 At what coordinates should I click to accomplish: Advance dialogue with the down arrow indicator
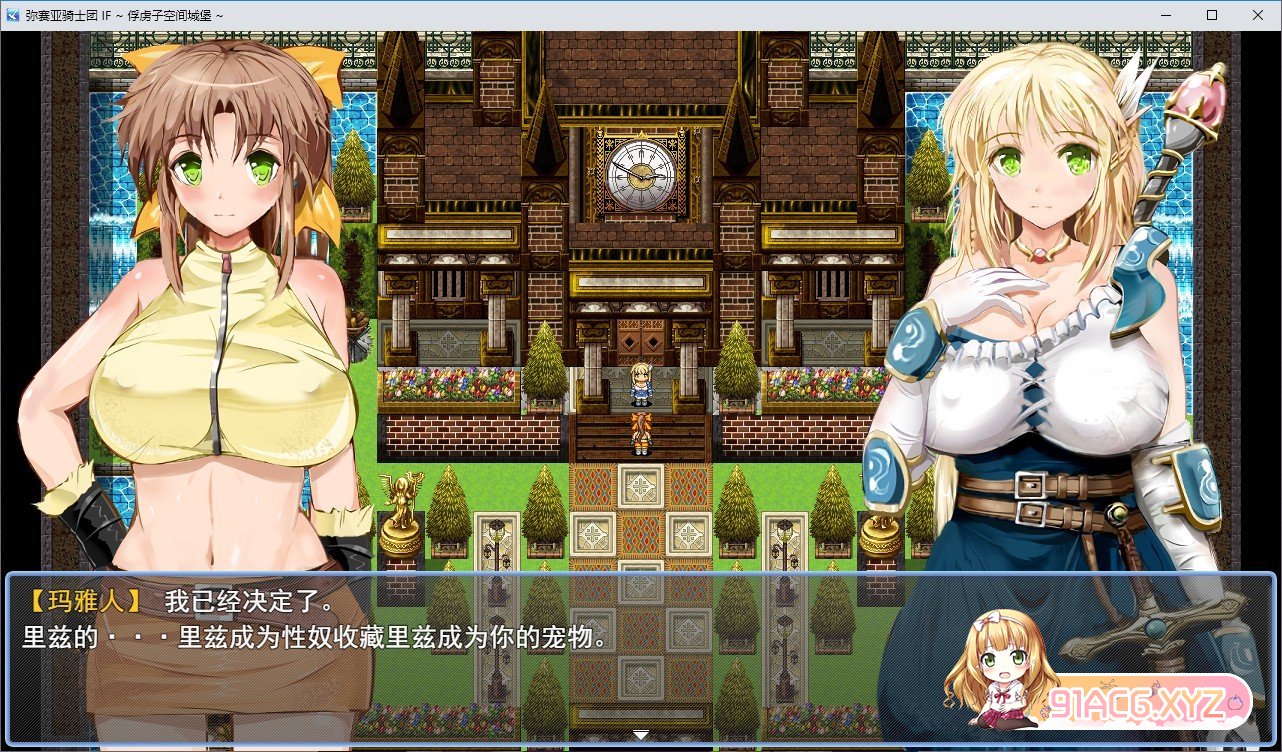click(640, 736)
